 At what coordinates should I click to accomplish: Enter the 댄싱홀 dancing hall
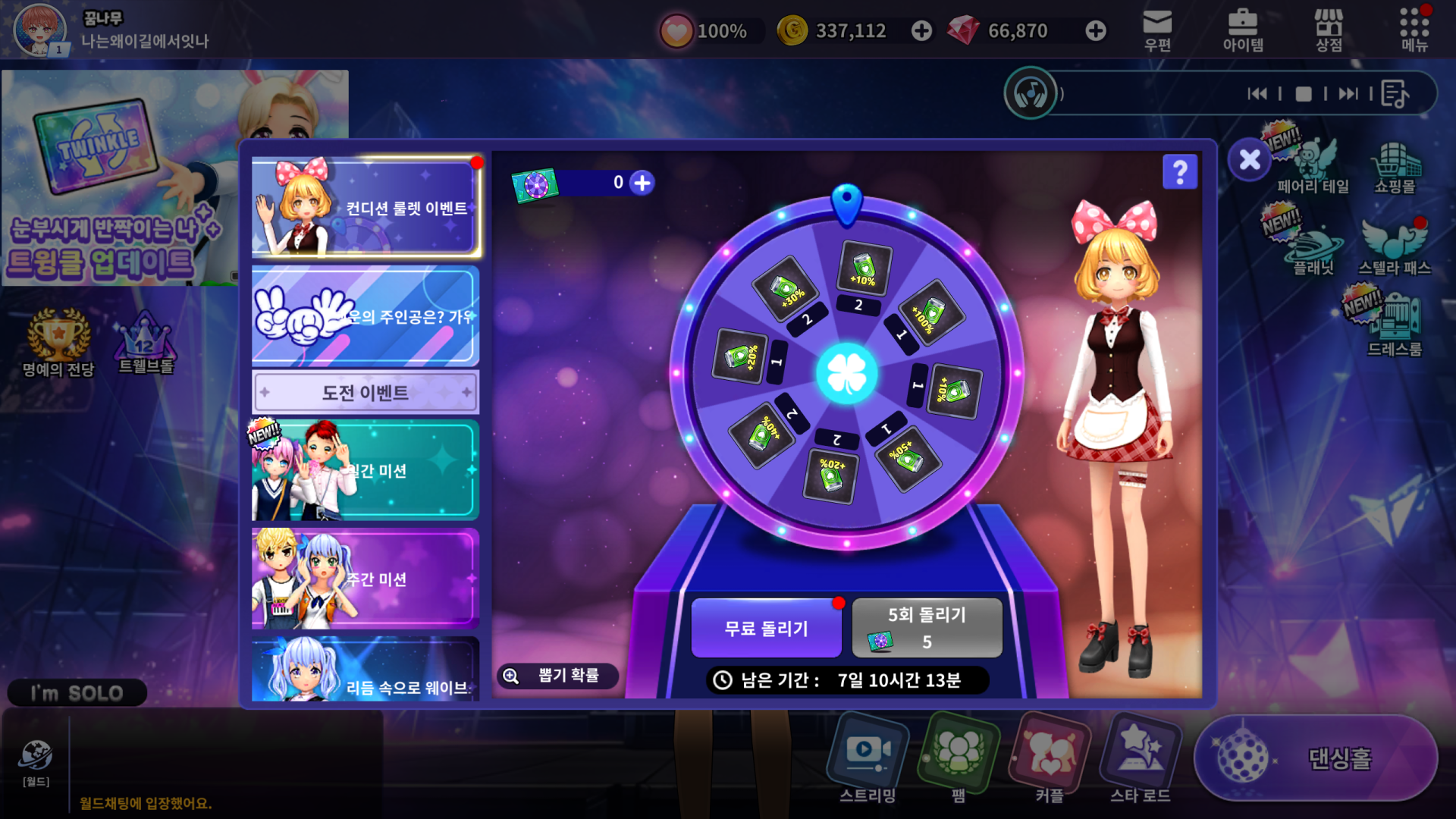(1316, 758)
